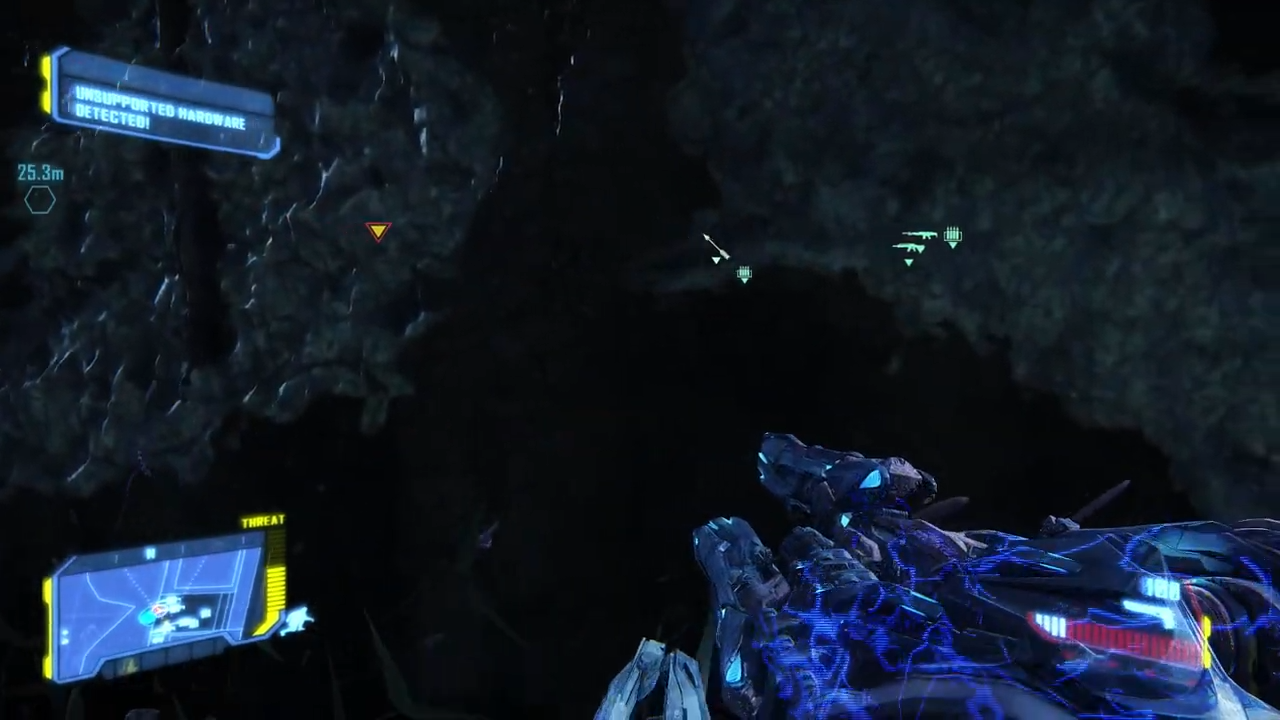This screenshot has height=720, width=1280.
Task: Toggle the N compass heading on the minimap
Action: (x=150, y=553)
